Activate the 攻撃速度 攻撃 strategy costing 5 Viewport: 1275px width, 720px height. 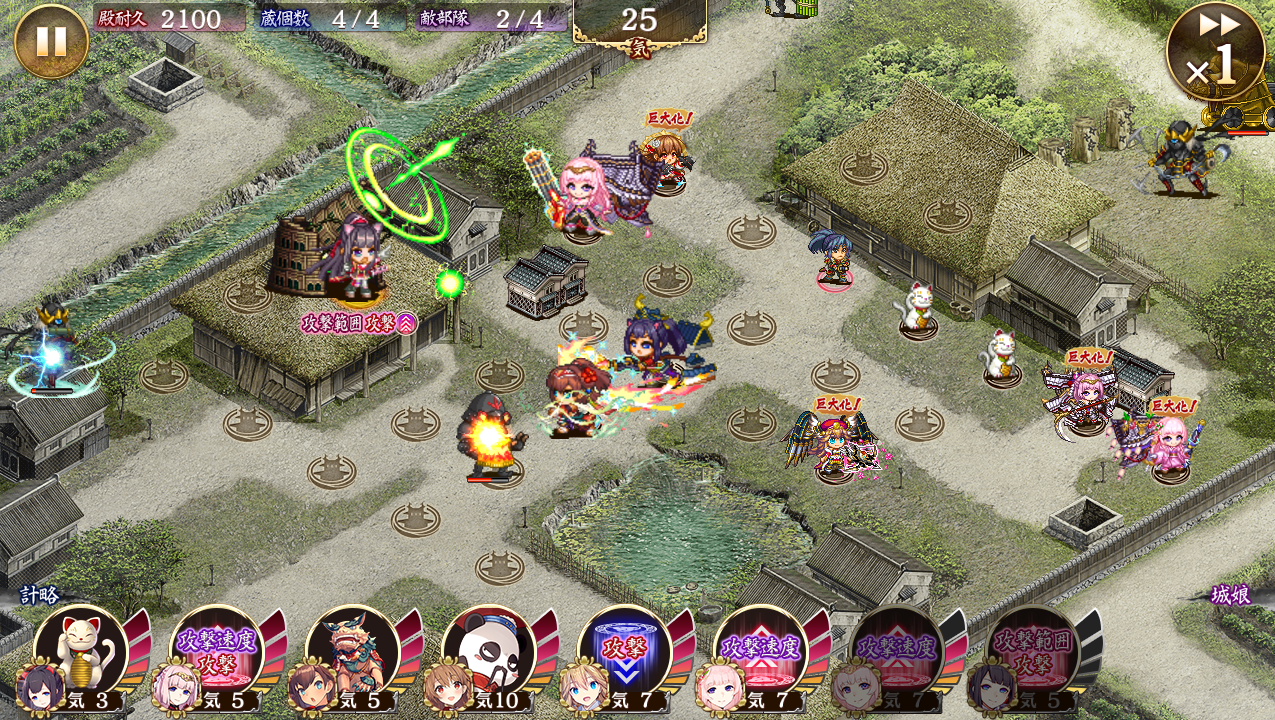tap(216, 651)
